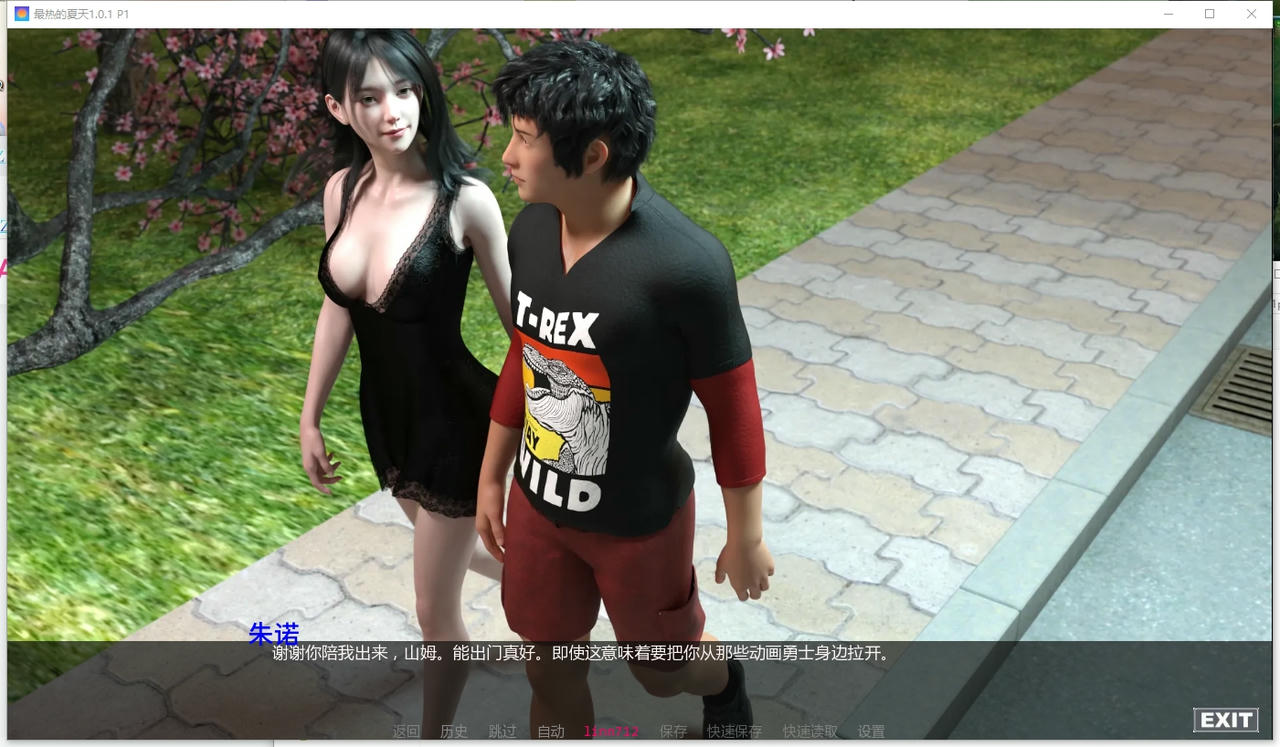This screenshot has height=747, width=1280.
Task: Click the pink linn712 watermark text
Action: point(610,731)
